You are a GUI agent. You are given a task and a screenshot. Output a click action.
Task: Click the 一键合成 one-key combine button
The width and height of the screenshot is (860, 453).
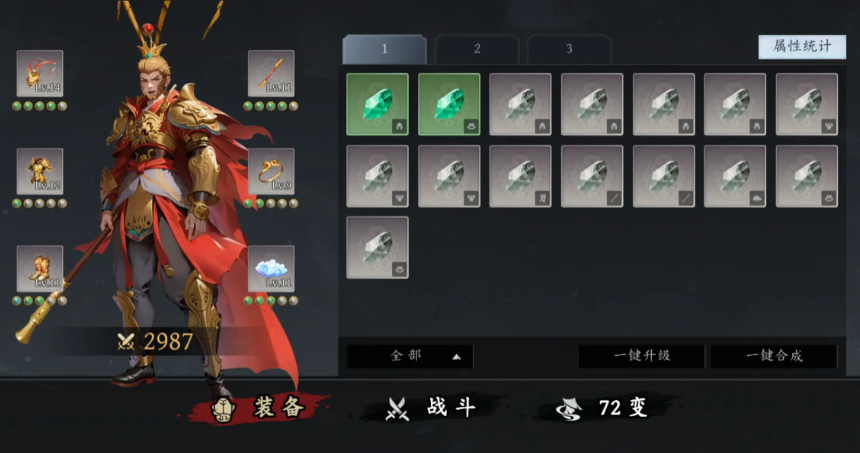773,356
